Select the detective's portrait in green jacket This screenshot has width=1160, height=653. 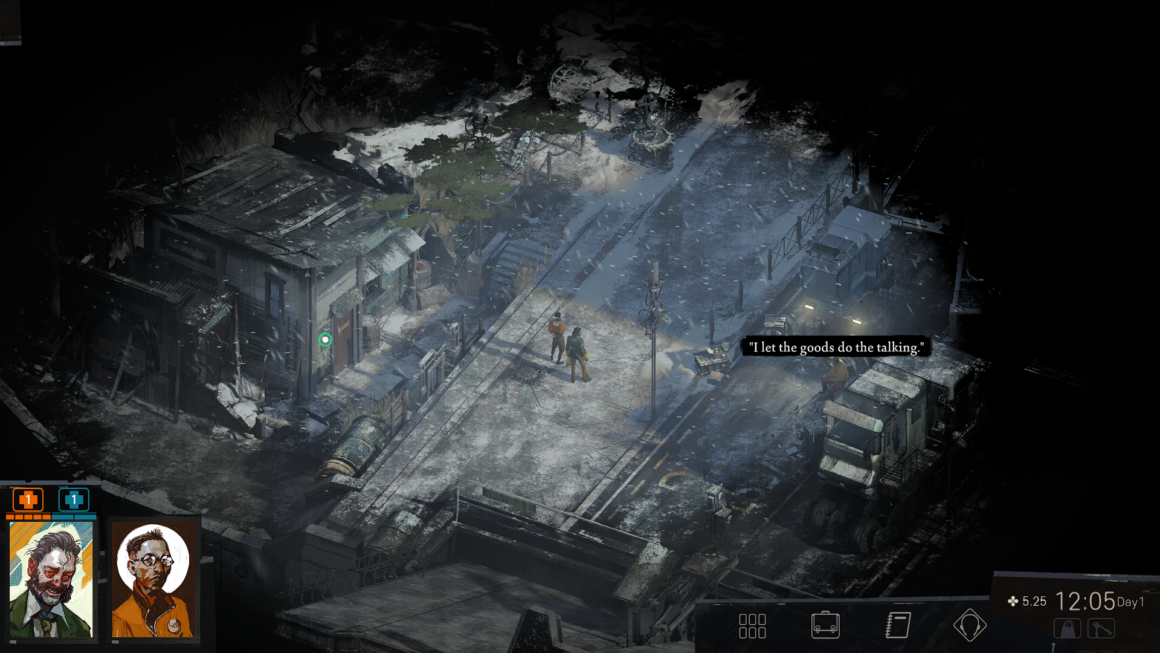pyautogui.click(x=51, y=579)
